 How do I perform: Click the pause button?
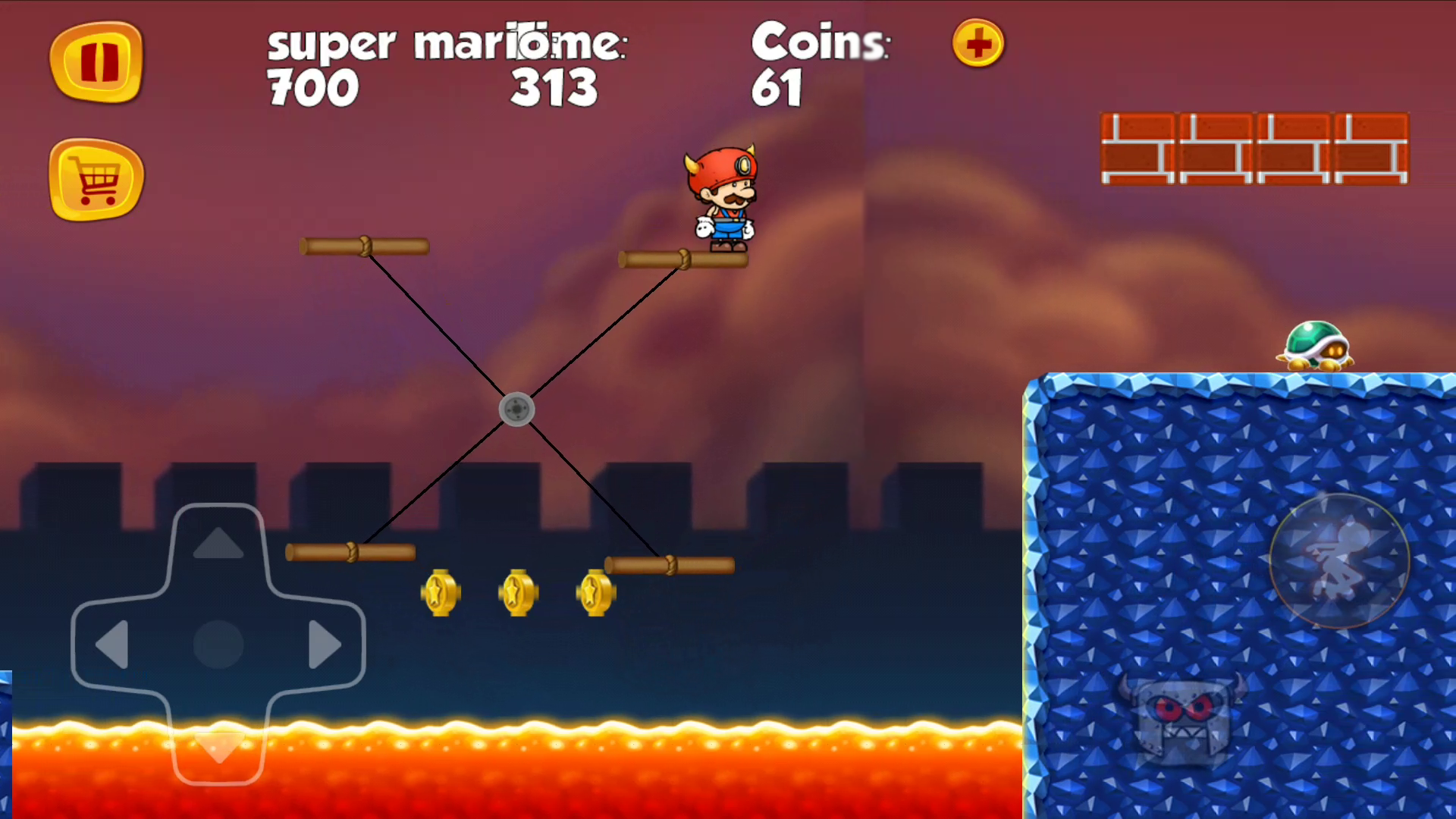tap(96, 62)
